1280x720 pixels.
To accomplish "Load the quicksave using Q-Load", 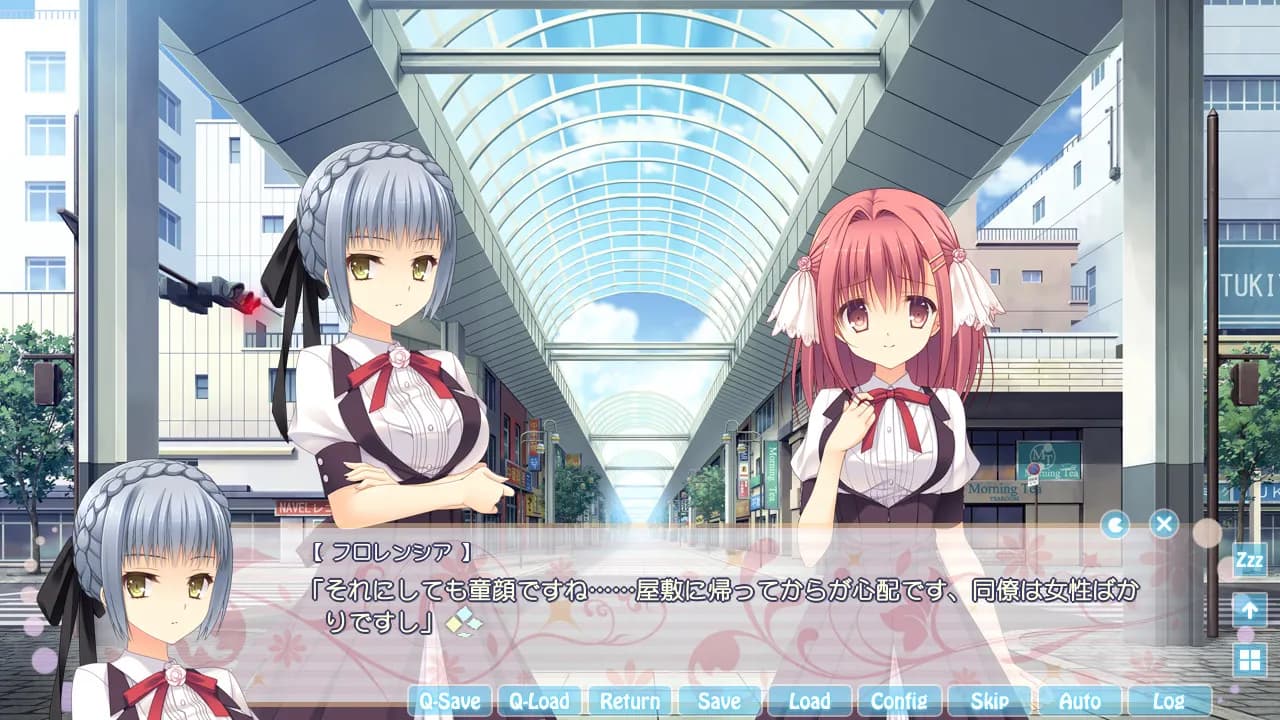I will tap(538, 702).
